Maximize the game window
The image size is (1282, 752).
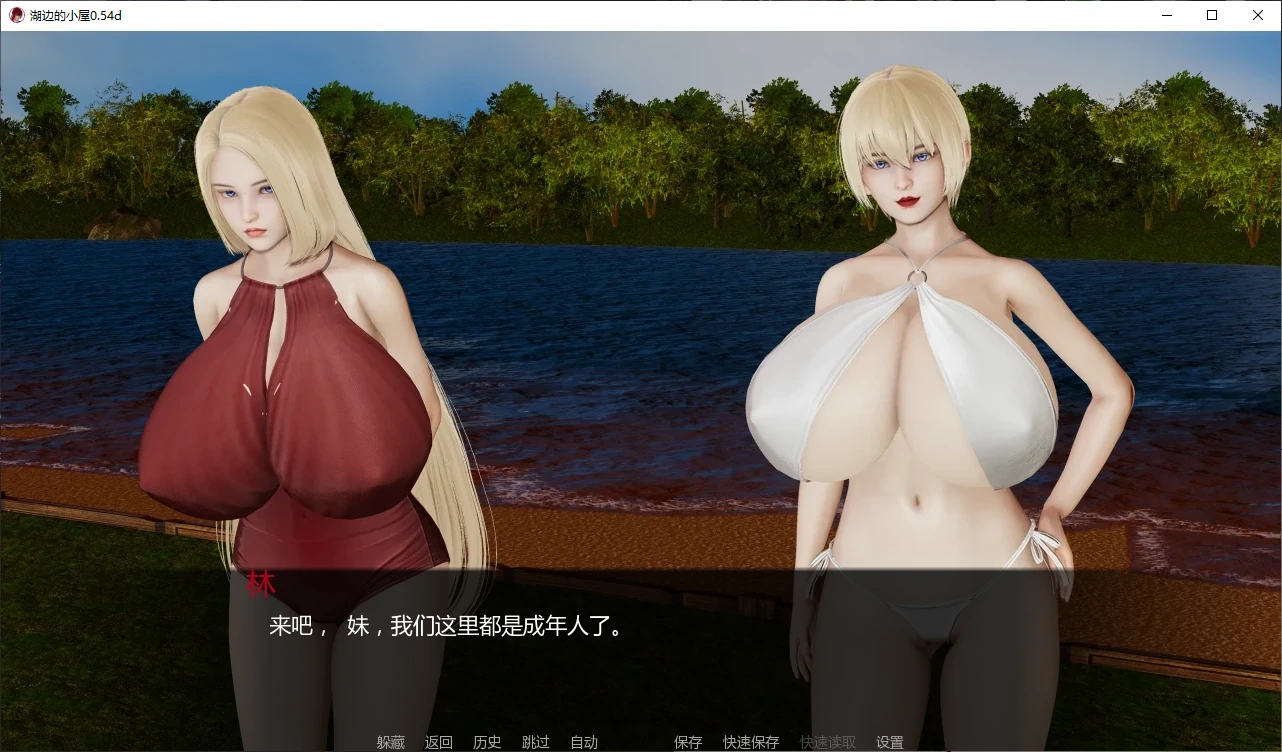[1211, 14]
